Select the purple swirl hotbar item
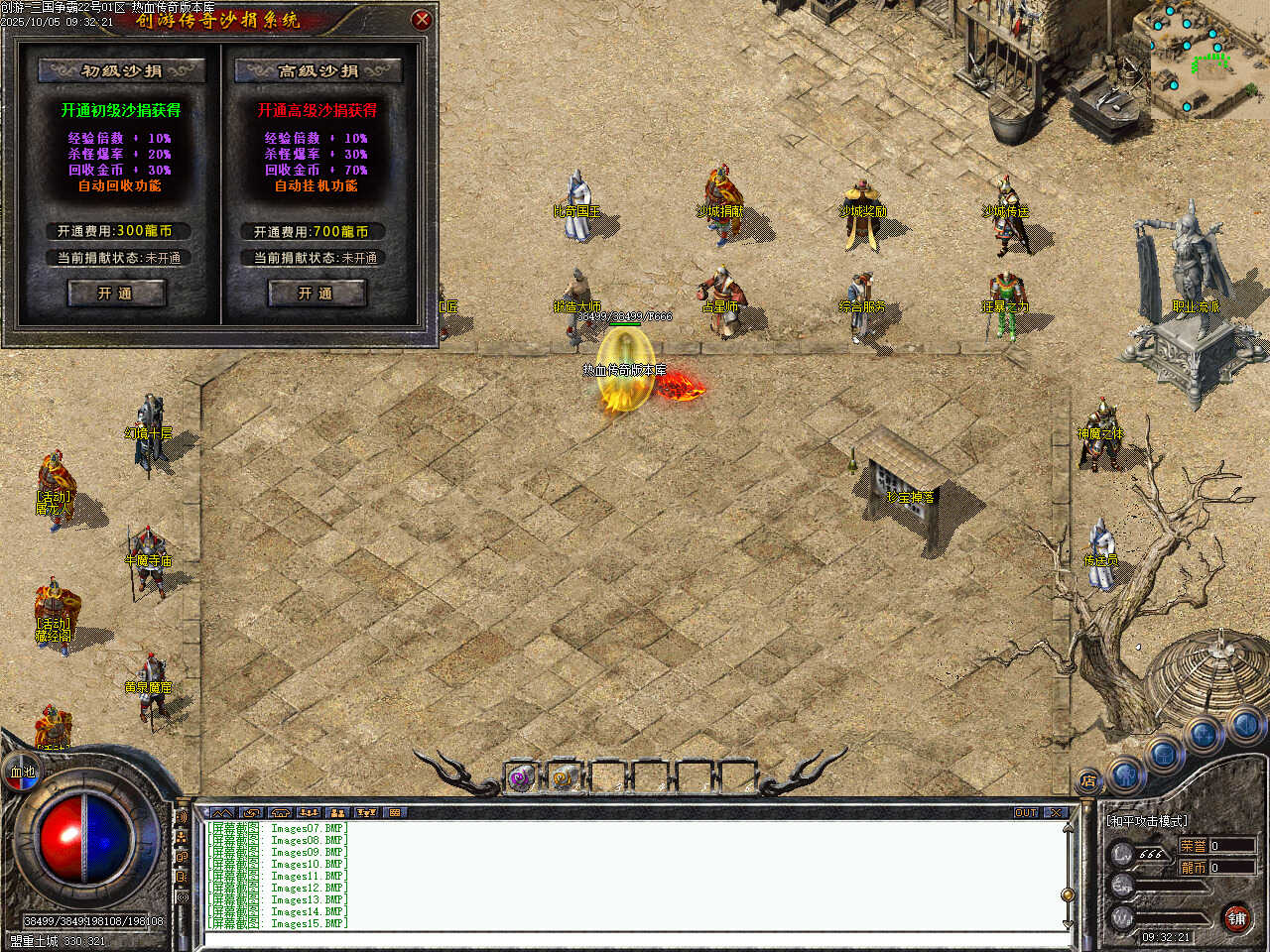 (521, 778)
